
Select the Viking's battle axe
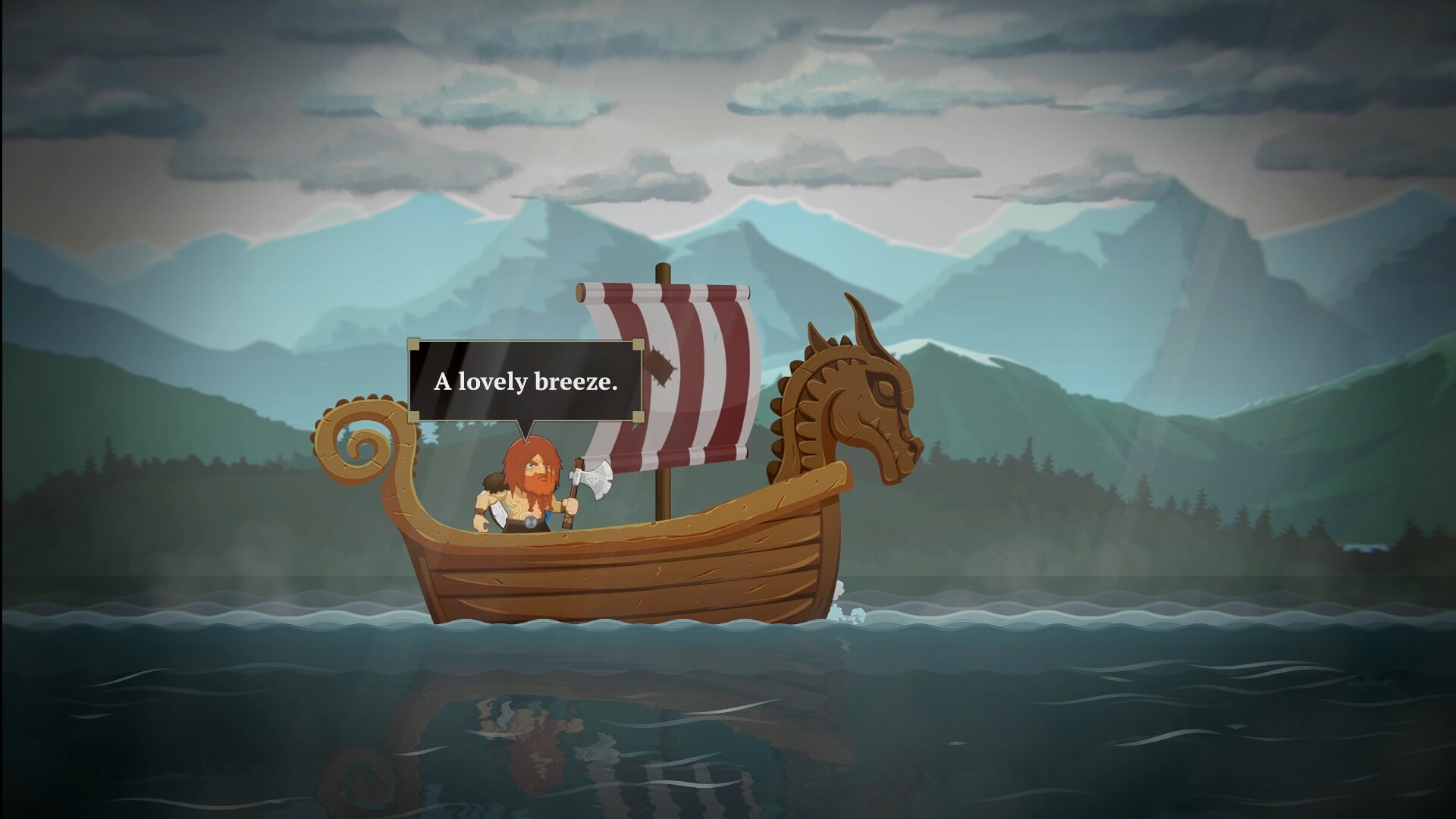[x=595, y=478]
